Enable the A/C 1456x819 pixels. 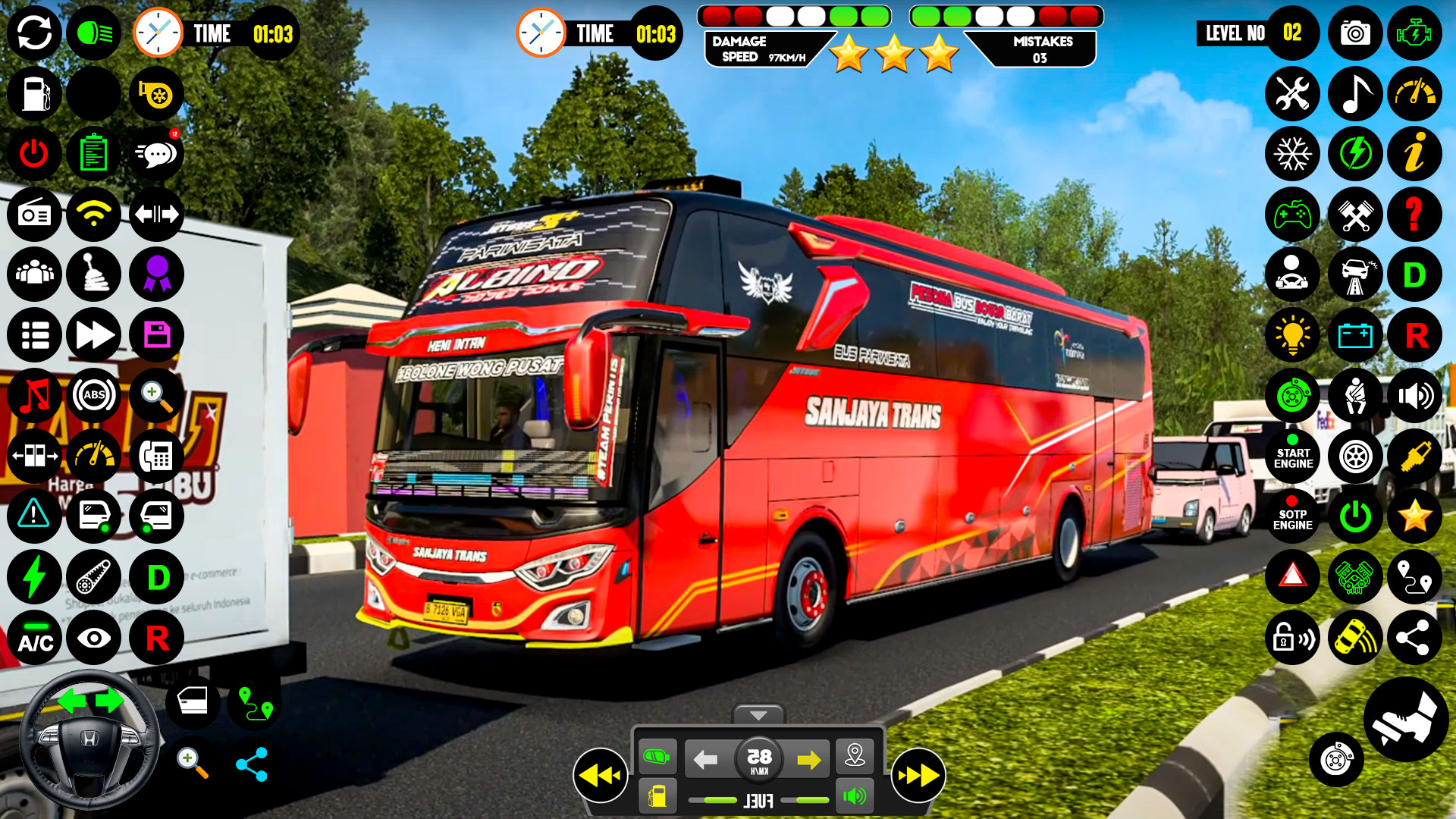point(33,639)
